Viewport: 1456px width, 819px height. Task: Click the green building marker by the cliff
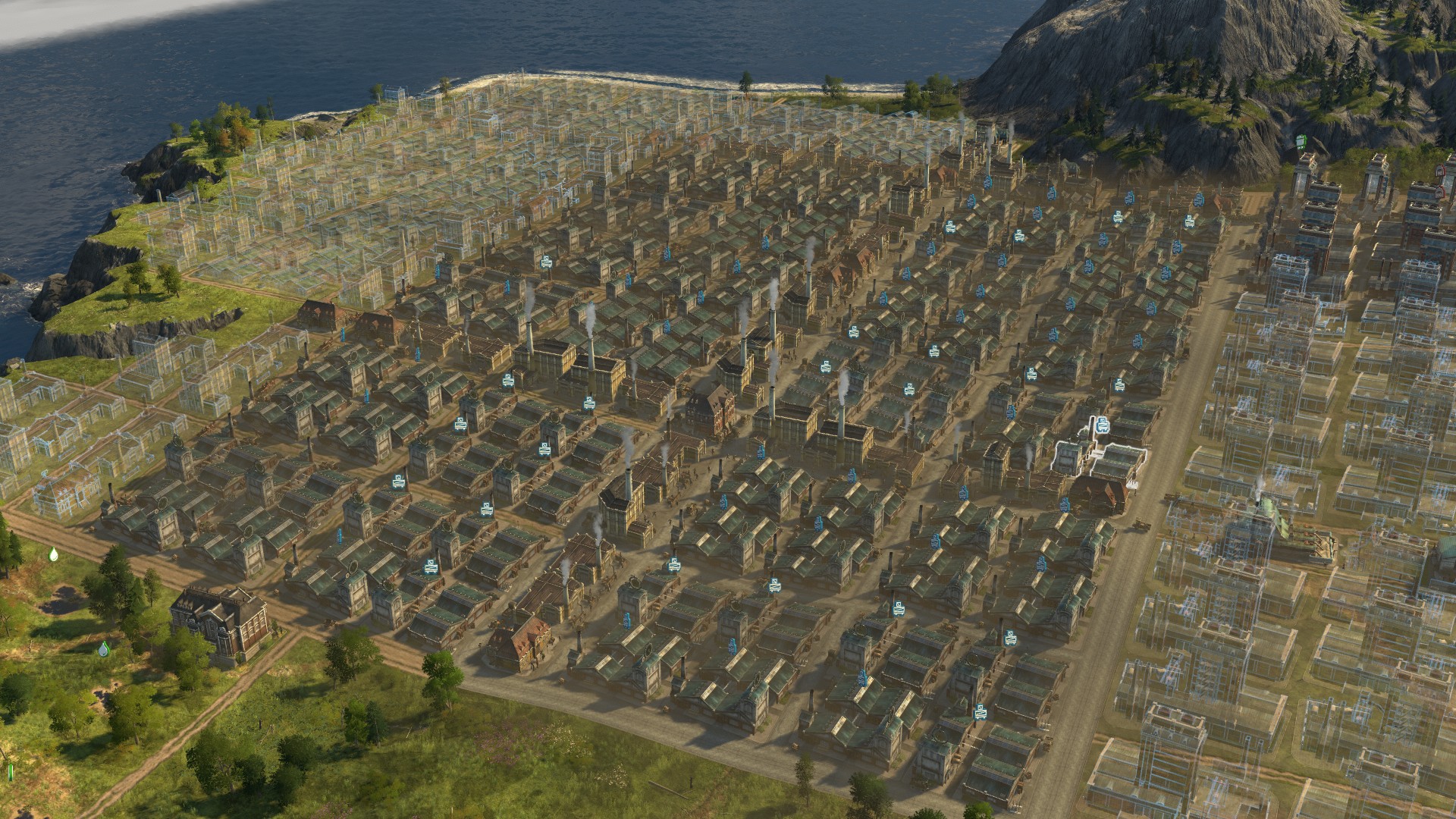(x=1301, y=140)
